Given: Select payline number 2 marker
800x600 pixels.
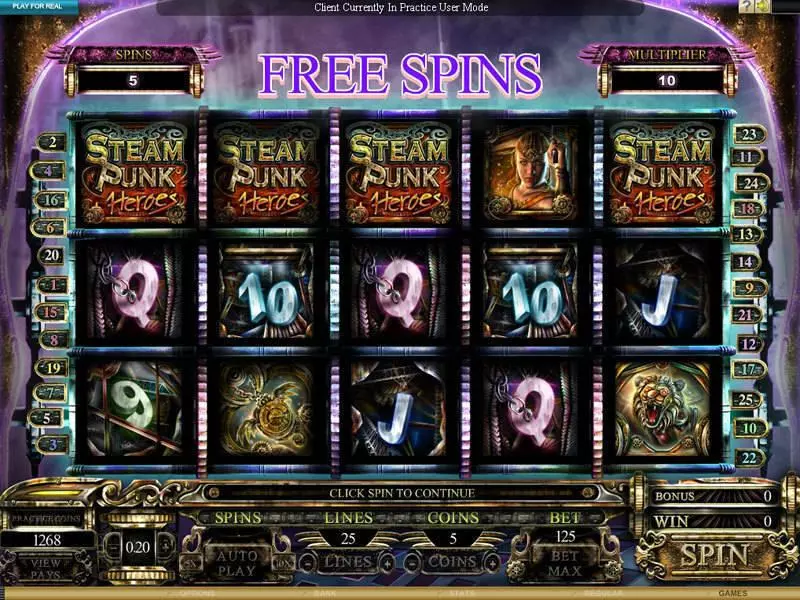Looking at the screenshot, I should click(51, 143).
